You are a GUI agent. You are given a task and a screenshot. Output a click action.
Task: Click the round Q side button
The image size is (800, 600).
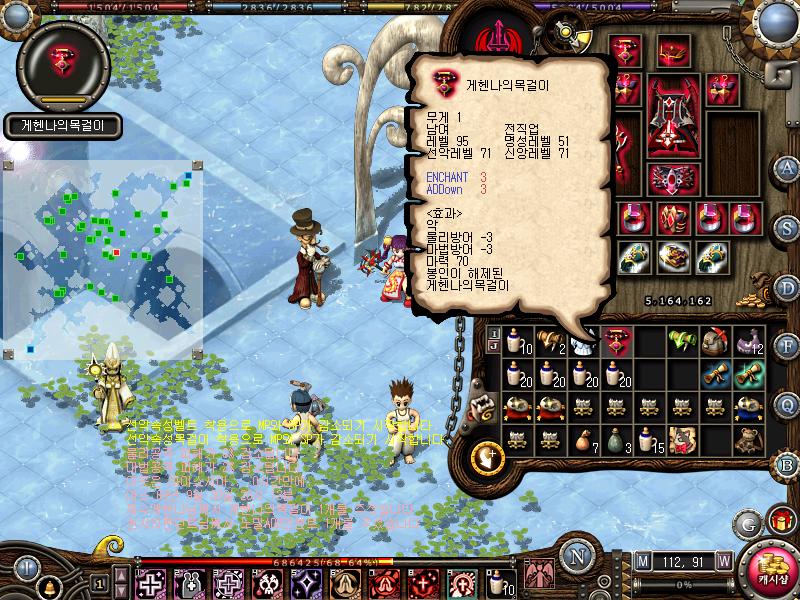(x=787, y=405)
